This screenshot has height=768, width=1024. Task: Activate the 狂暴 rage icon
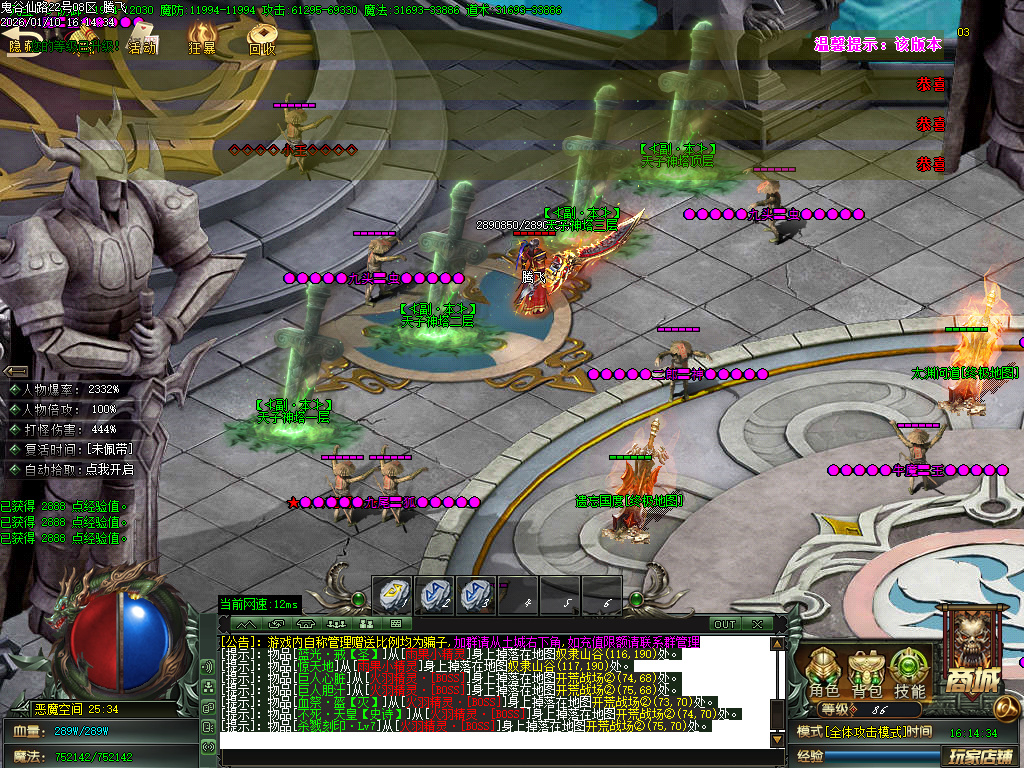click(x=203, y=40)
